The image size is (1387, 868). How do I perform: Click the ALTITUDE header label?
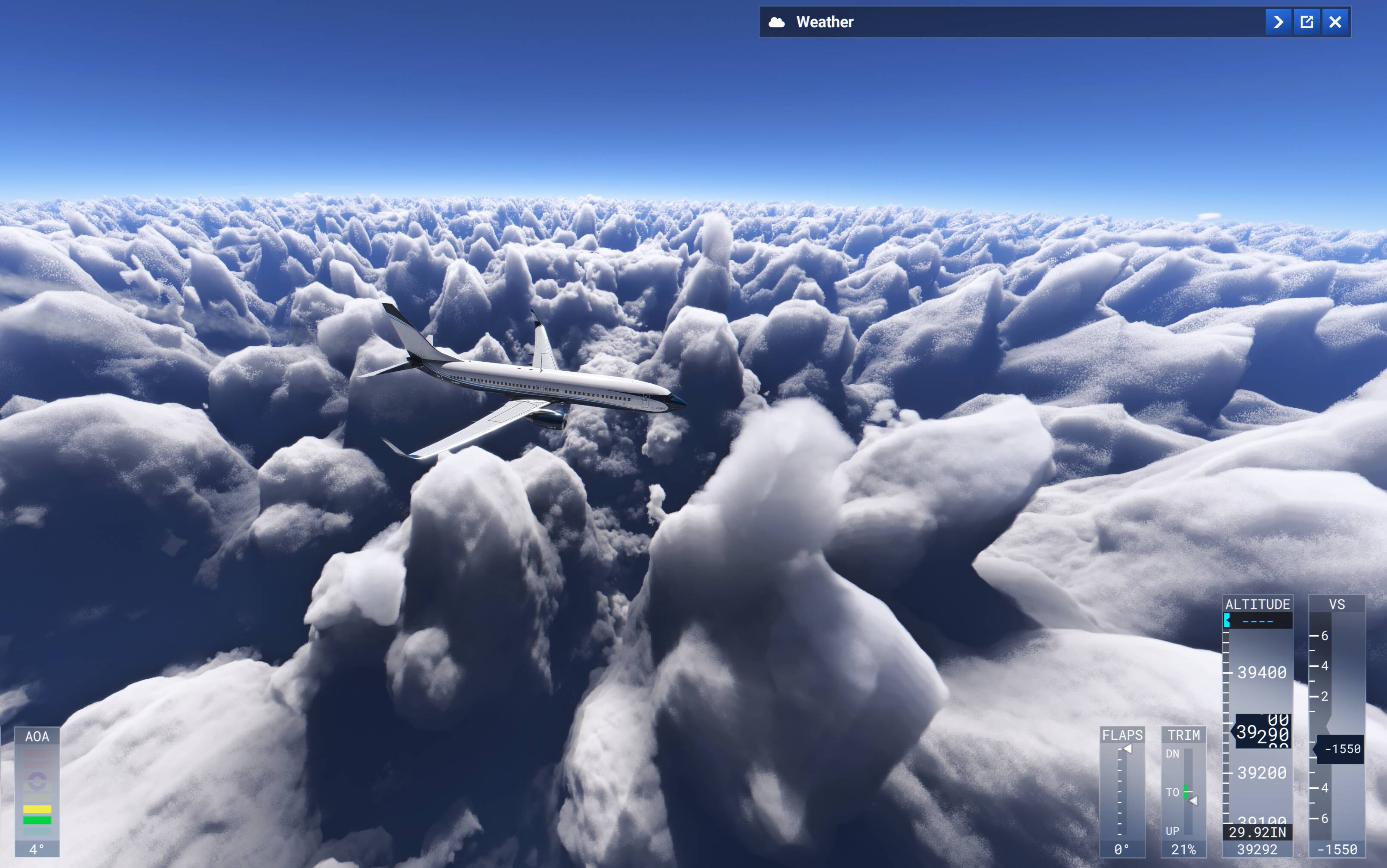pyautogui.click(x=1258, y=603)
